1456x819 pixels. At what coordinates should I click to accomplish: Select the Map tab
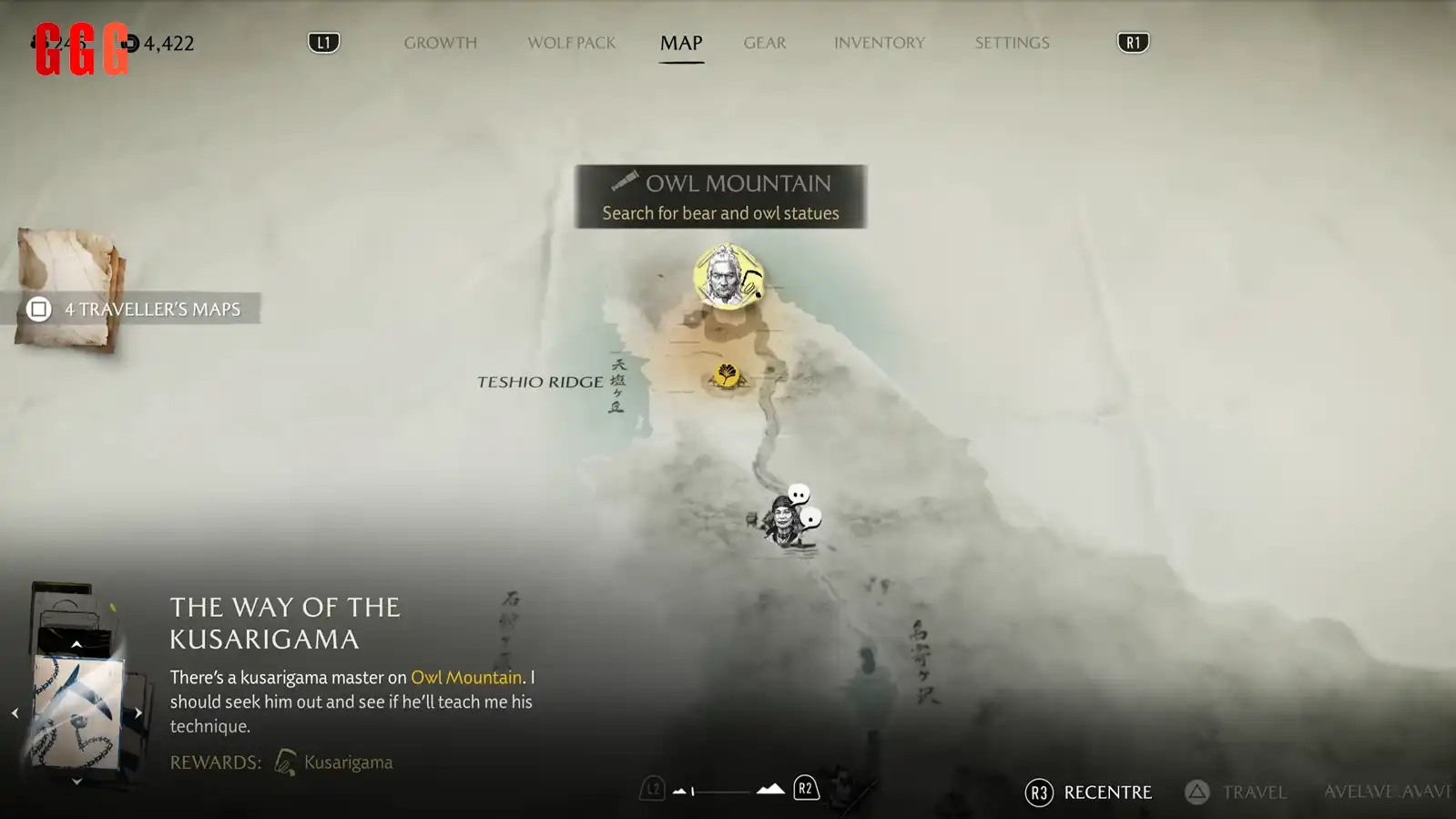point(680,43)
